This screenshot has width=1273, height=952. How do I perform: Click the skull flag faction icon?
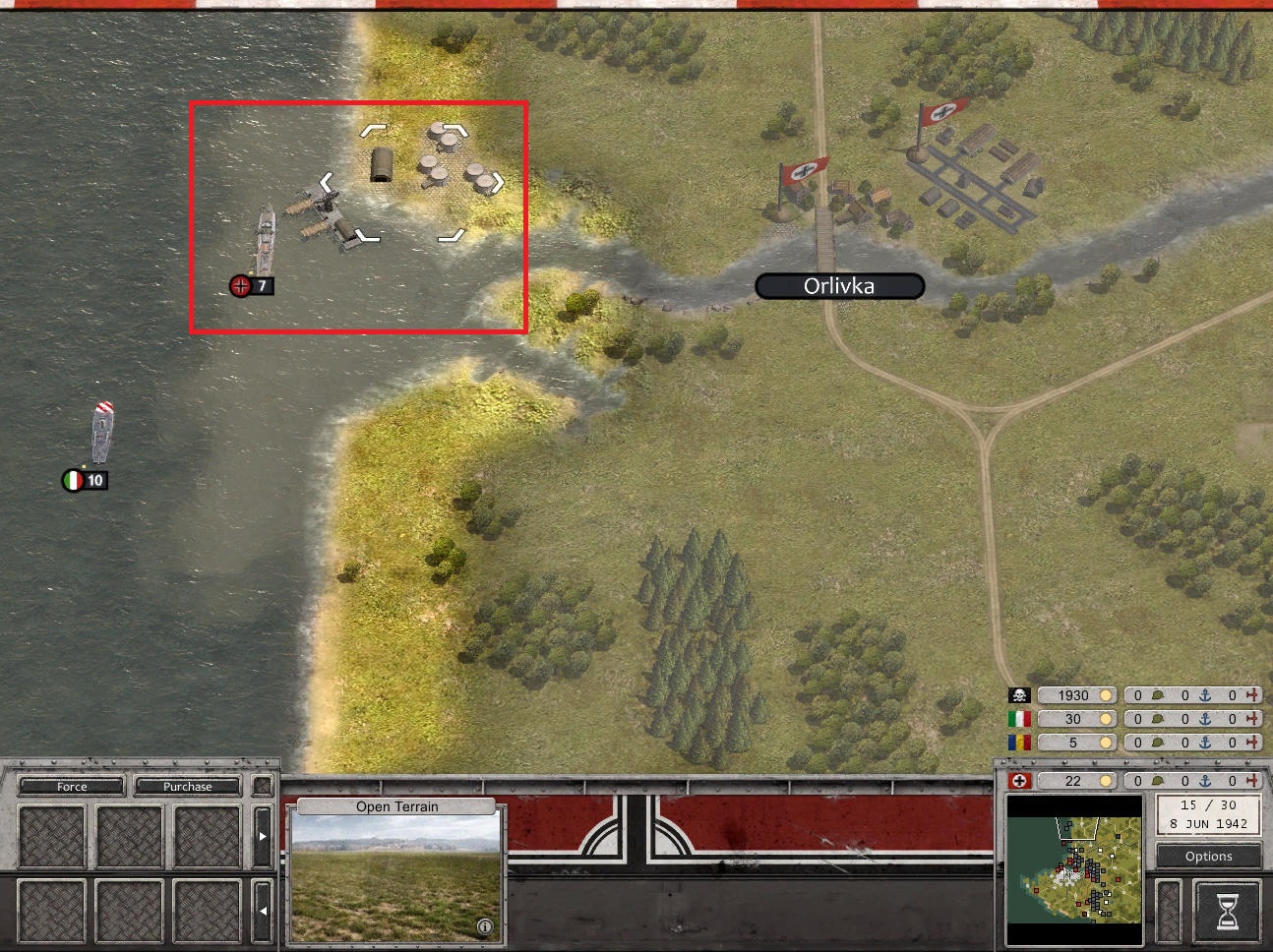click(1019, 695)
